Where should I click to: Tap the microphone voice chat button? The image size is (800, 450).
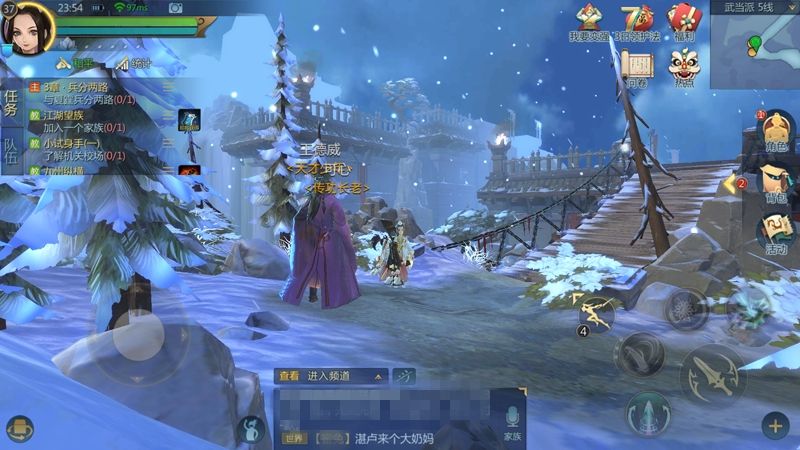[x=512, y=420]
